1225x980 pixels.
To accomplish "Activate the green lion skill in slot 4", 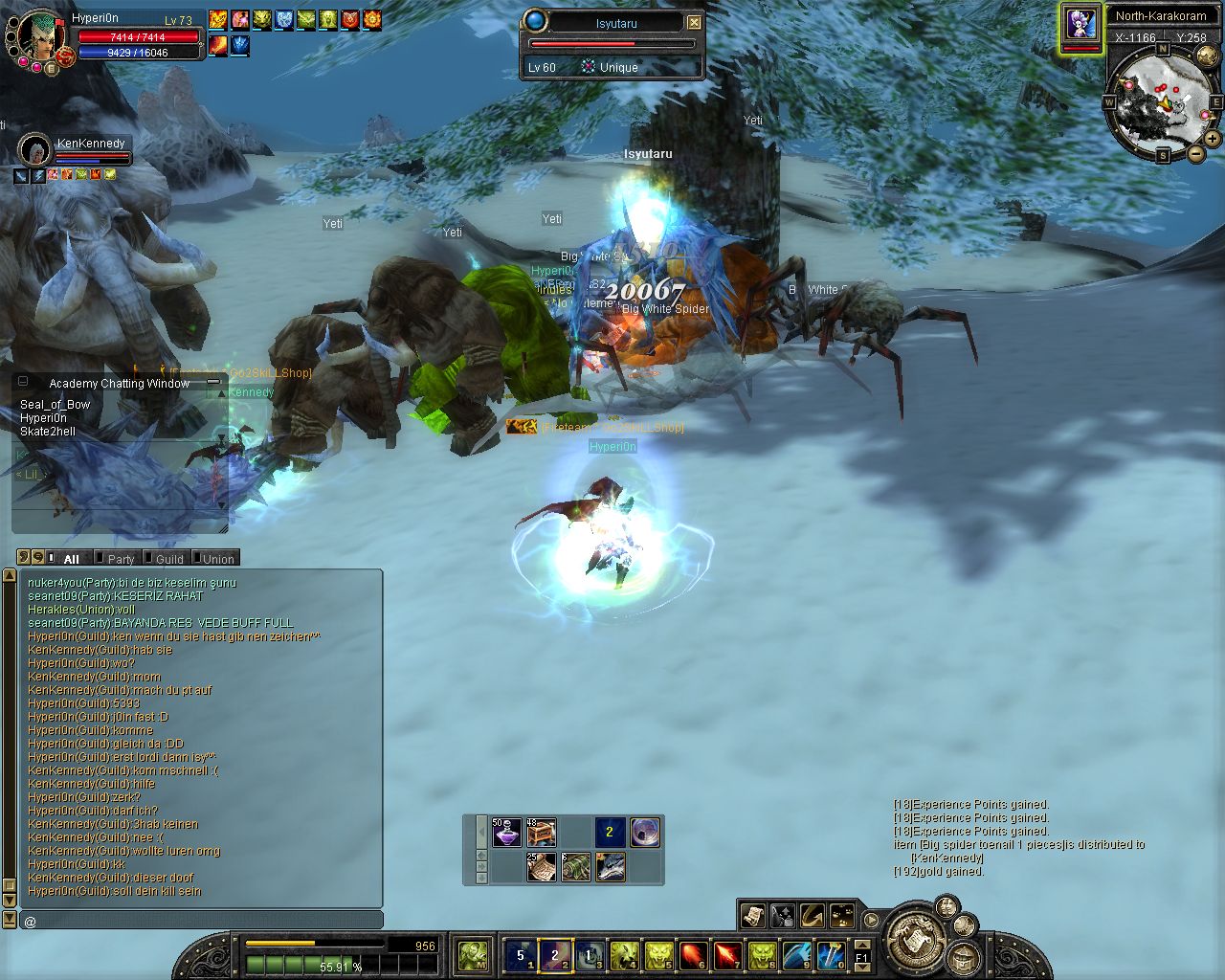I will (624, 954).
